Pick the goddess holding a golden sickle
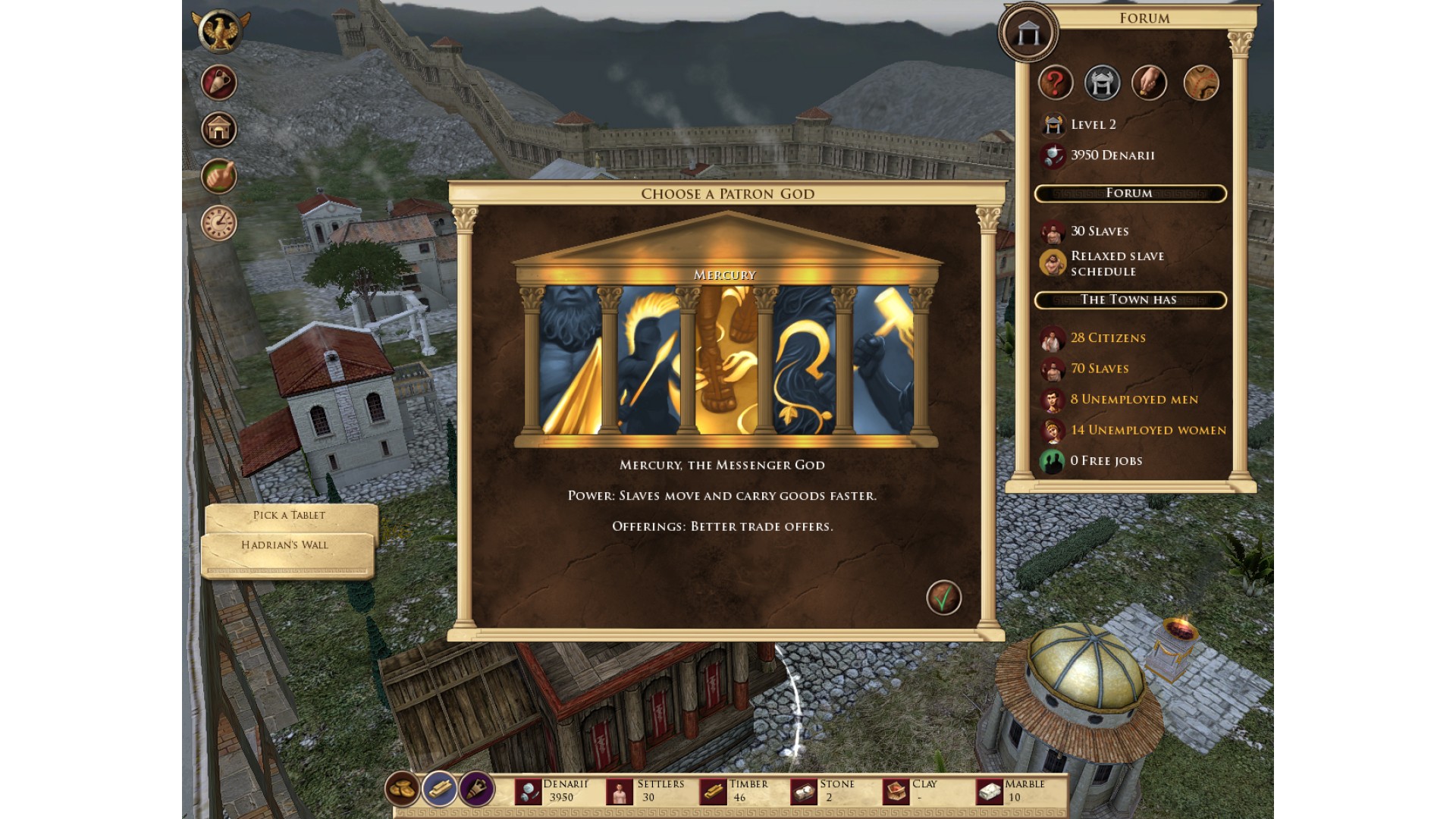Image resolution: width=1456 pixels, height=819 pixels. coord(805,361)
